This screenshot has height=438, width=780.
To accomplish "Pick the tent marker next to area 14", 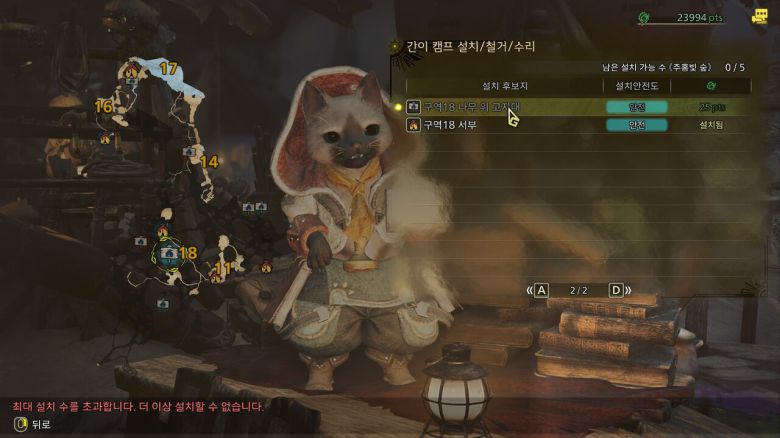I will point(189,151).
